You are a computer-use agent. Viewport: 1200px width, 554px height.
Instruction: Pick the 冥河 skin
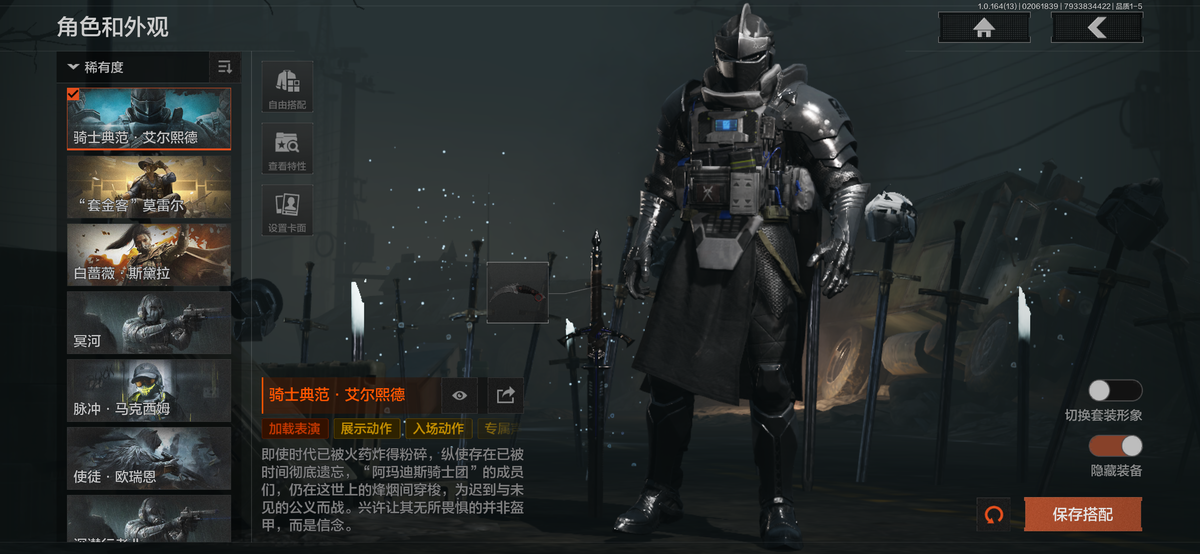(149, 323)
